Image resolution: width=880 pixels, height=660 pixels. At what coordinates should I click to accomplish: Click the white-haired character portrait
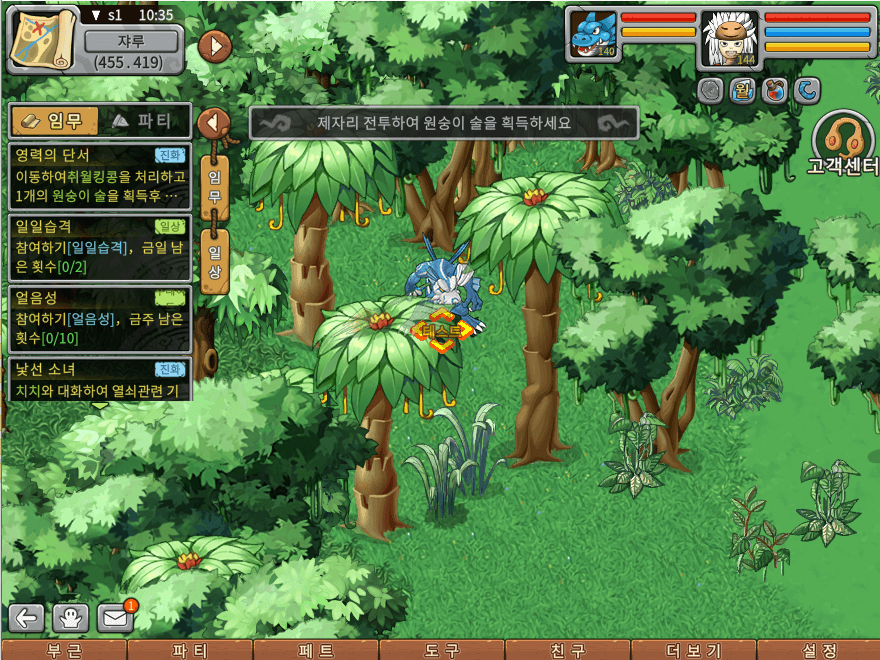click(x=729, y=36)
